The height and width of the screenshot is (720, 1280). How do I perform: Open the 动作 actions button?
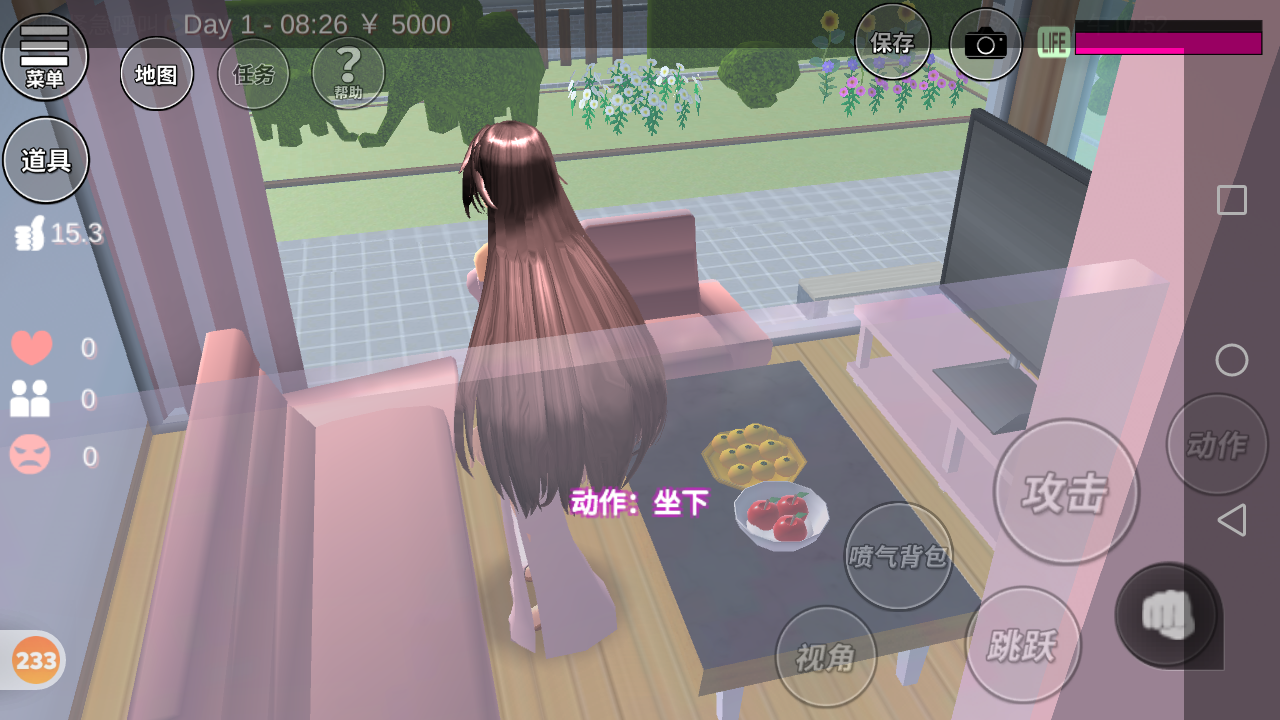pyautogui.click(x=1216, y=444)
